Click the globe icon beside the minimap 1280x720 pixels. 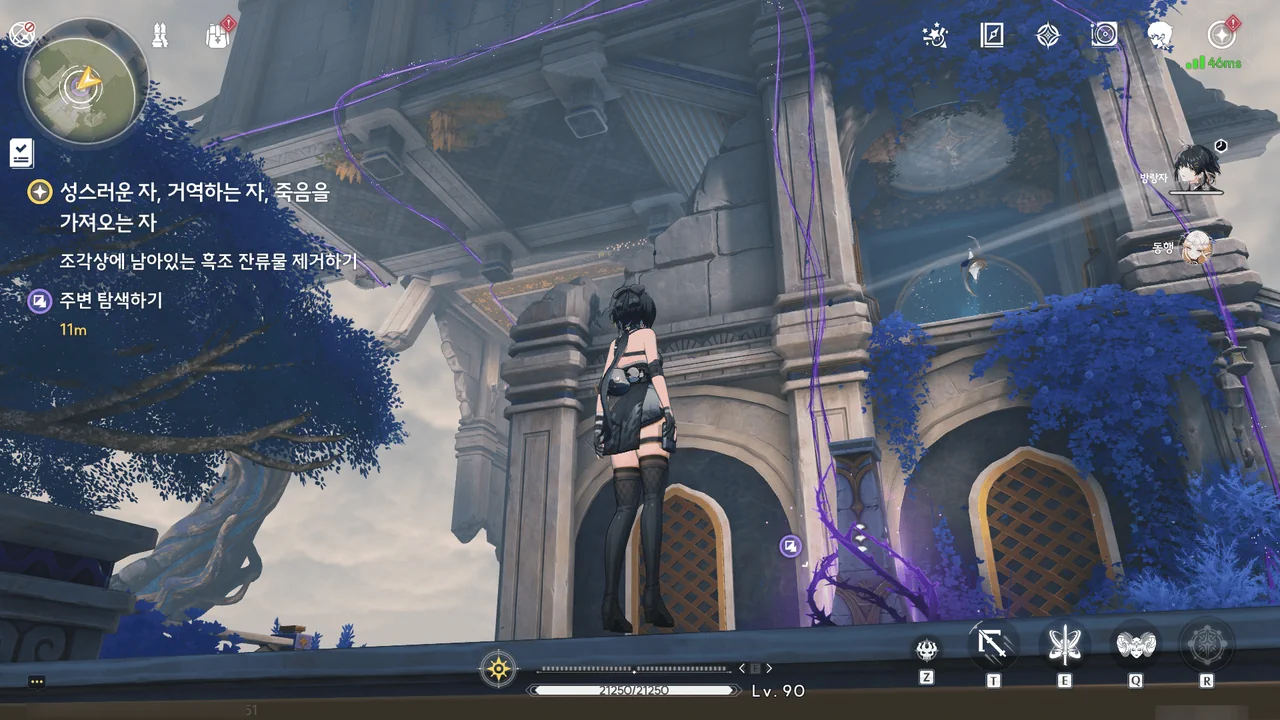tap(22, 34)
